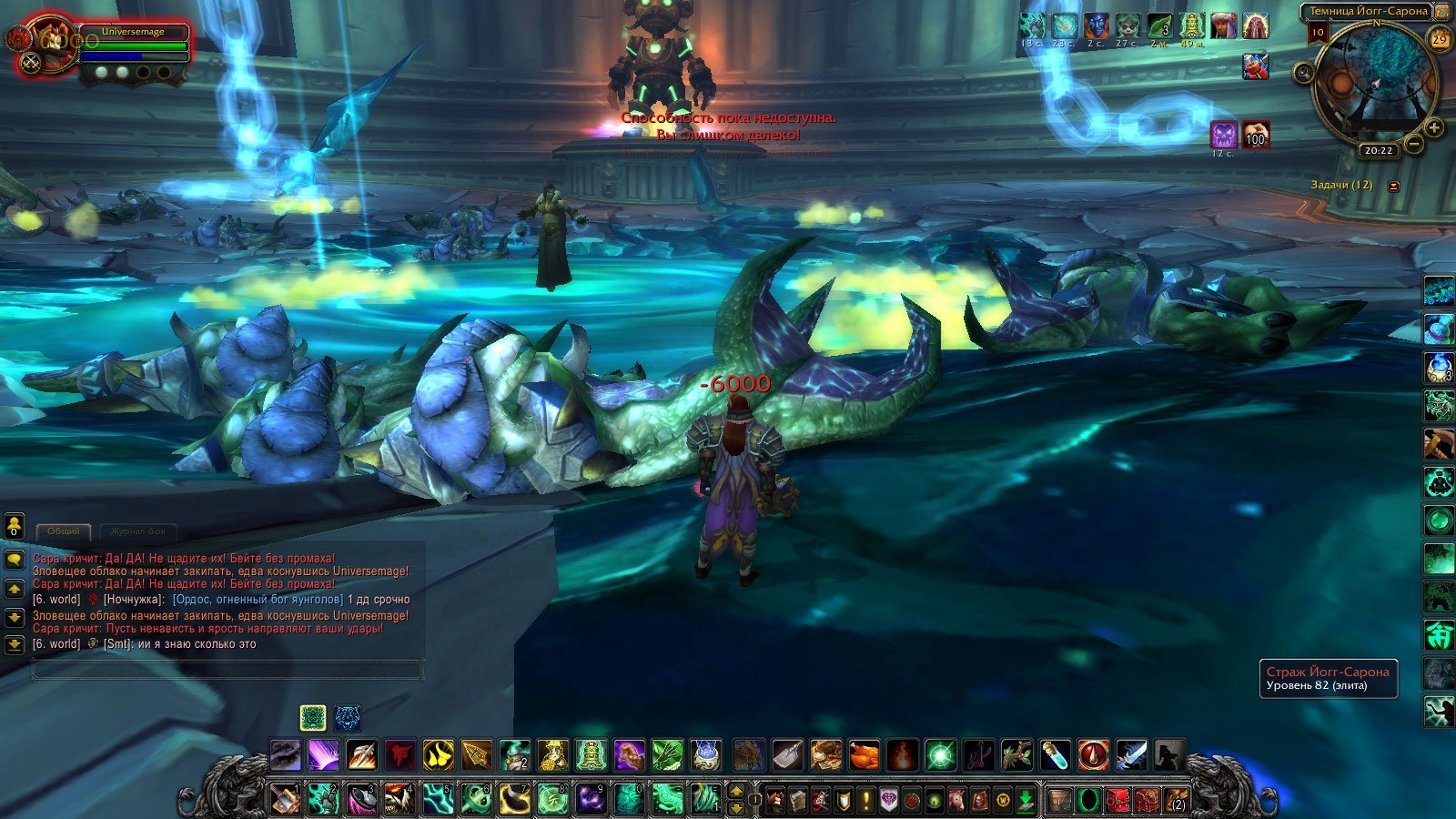Screen dimensions: 1456x819
Task: Open the calendar showing day 29
Action: point(1440,40)
